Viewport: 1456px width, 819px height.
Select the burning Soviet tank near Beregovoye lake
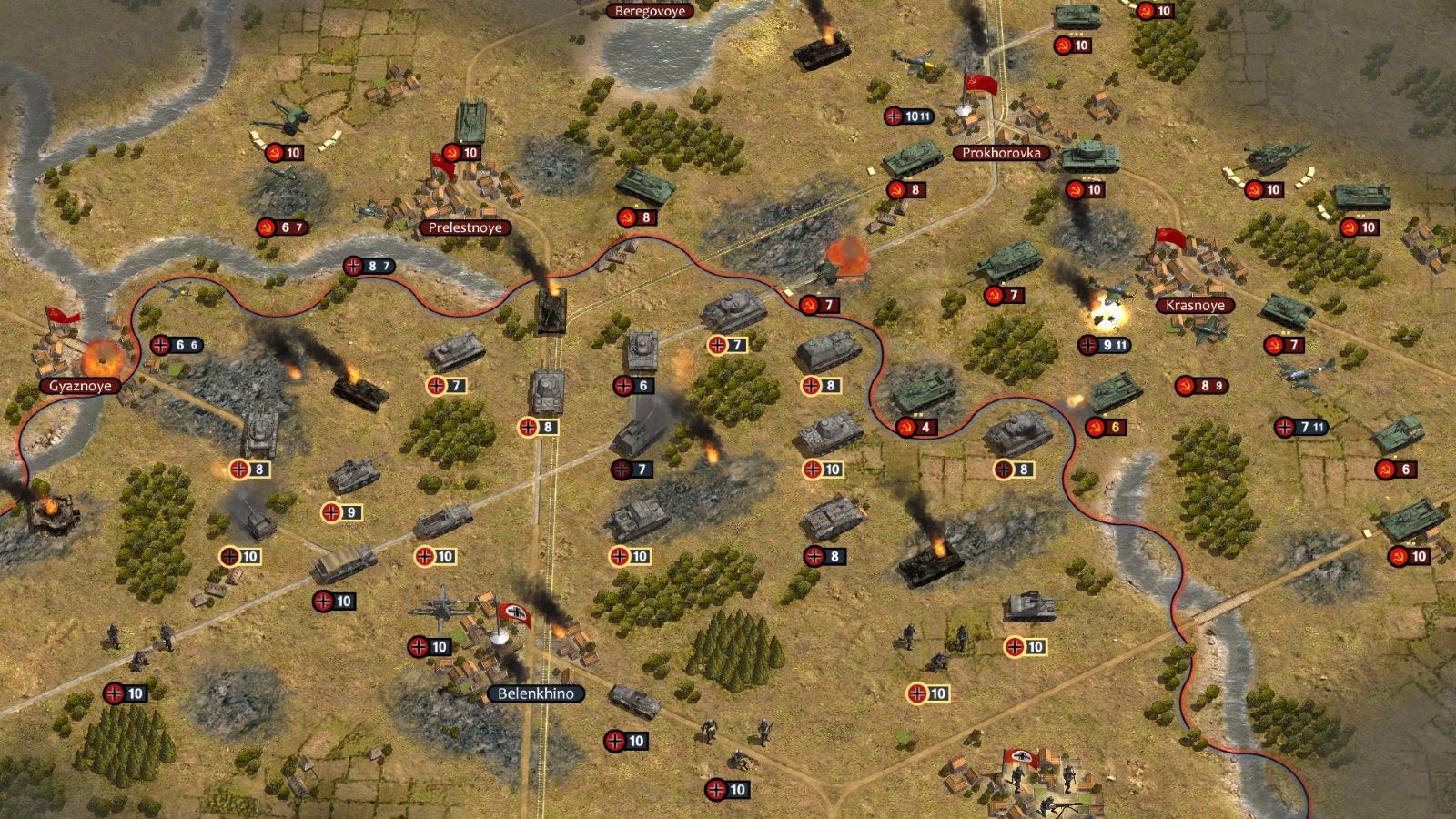click(x=822, y=52)
